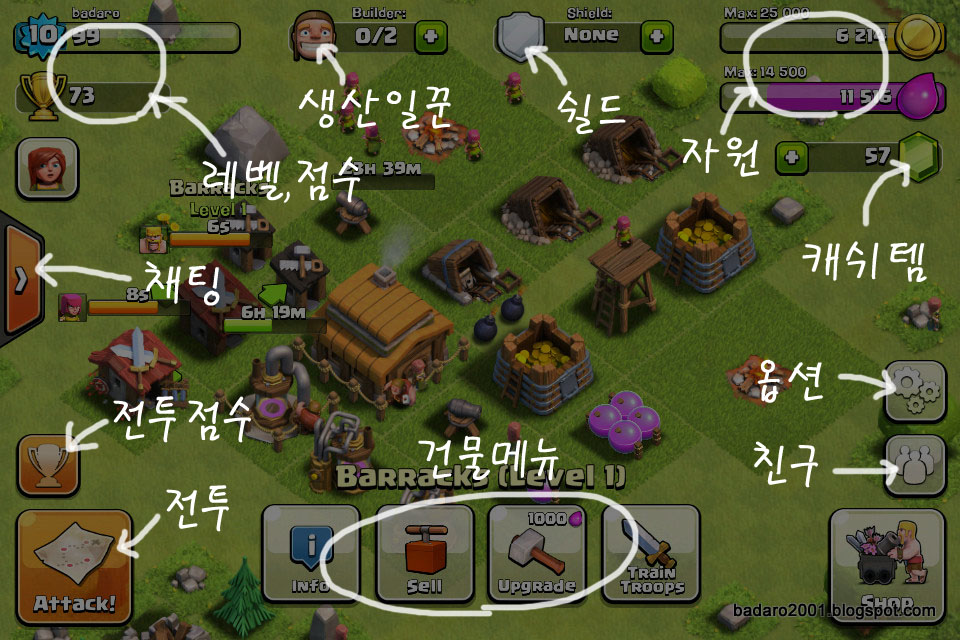This screenshot has height=640, width=960.
Task: Open the red-haired villager portrait button
Action: 47,167
